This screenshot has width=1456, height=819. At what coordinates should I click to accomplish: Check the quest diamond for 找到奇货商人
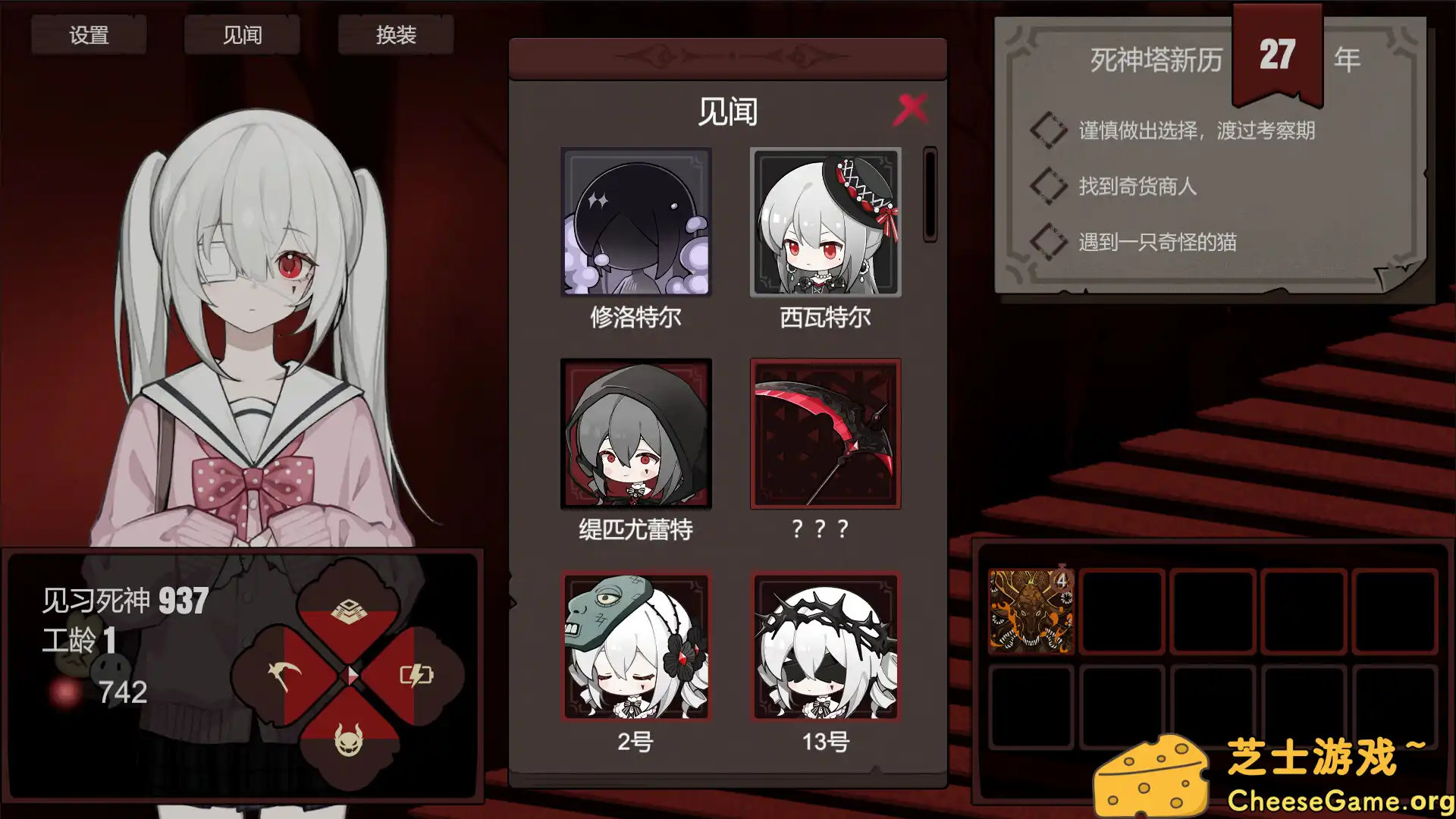click(x=1048, y=187)
